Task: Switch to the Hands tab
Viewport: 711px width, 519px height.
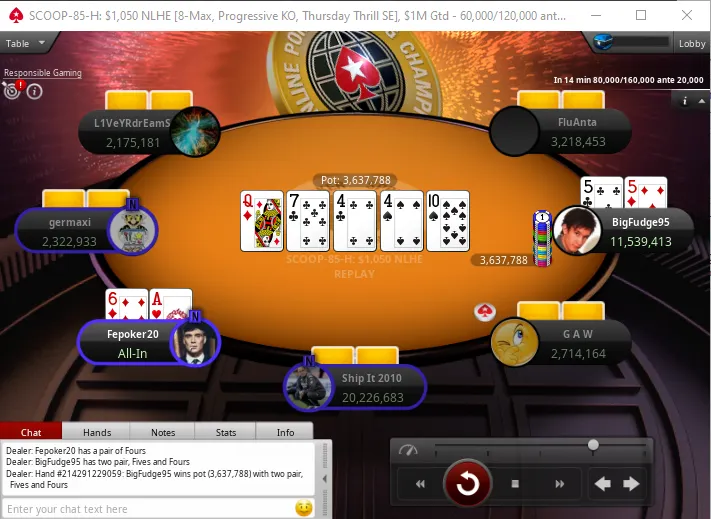Action: [97, 432]
